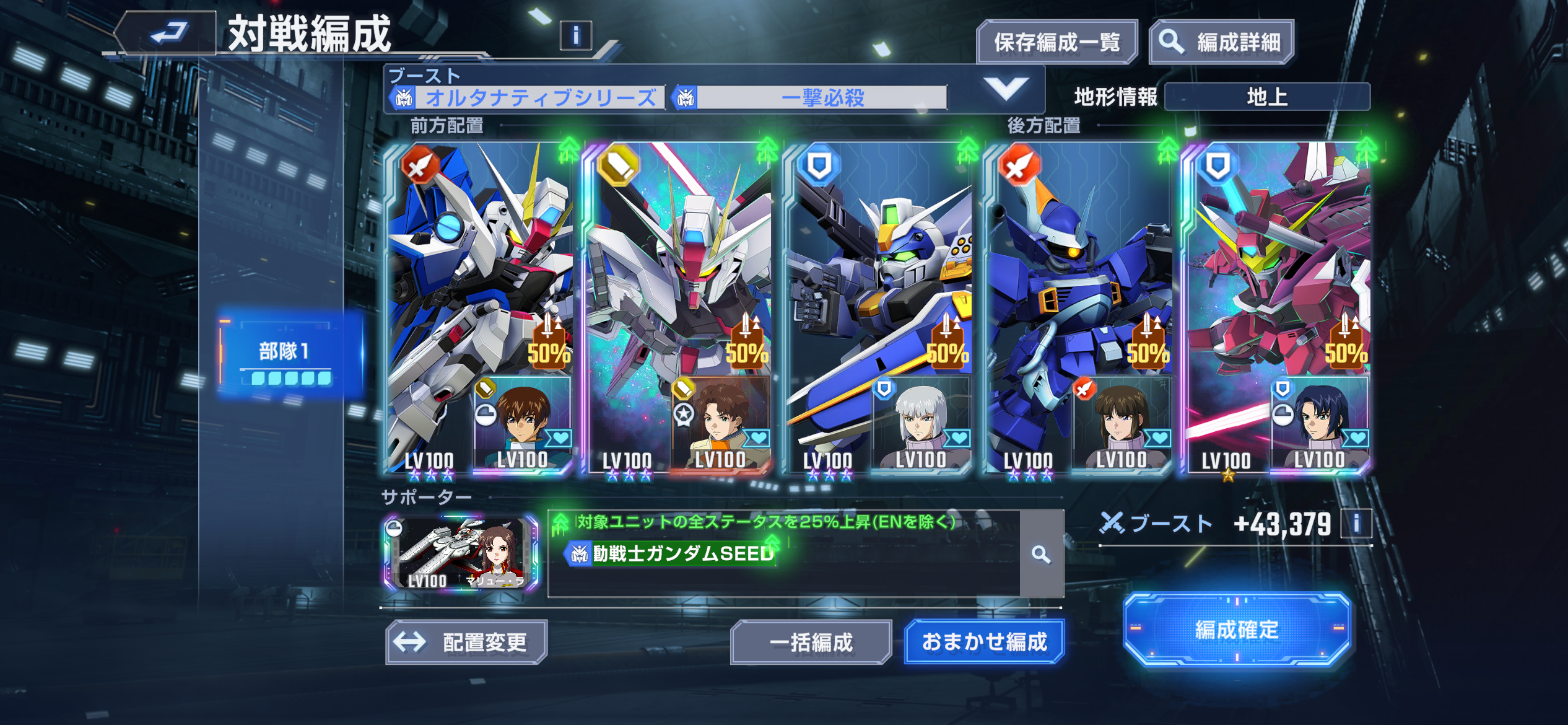Image resolution: width=1568 pixels, height=725 pixels.
Task: Expand the ブースト dropdown arrow
Action: point(1006,89)
